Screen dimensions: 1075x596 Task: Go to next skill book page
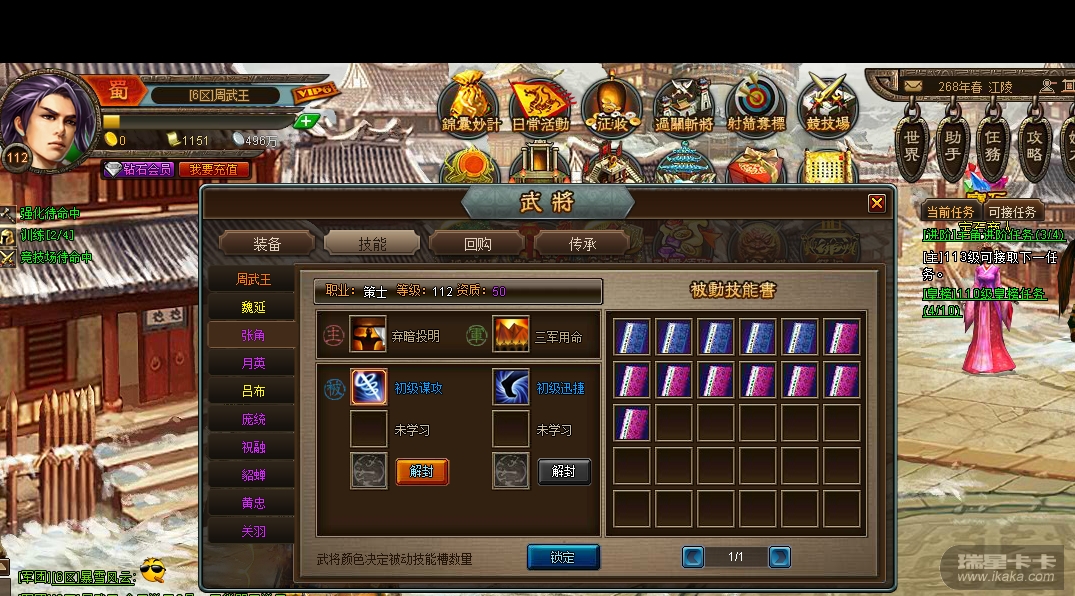point(780,557)
